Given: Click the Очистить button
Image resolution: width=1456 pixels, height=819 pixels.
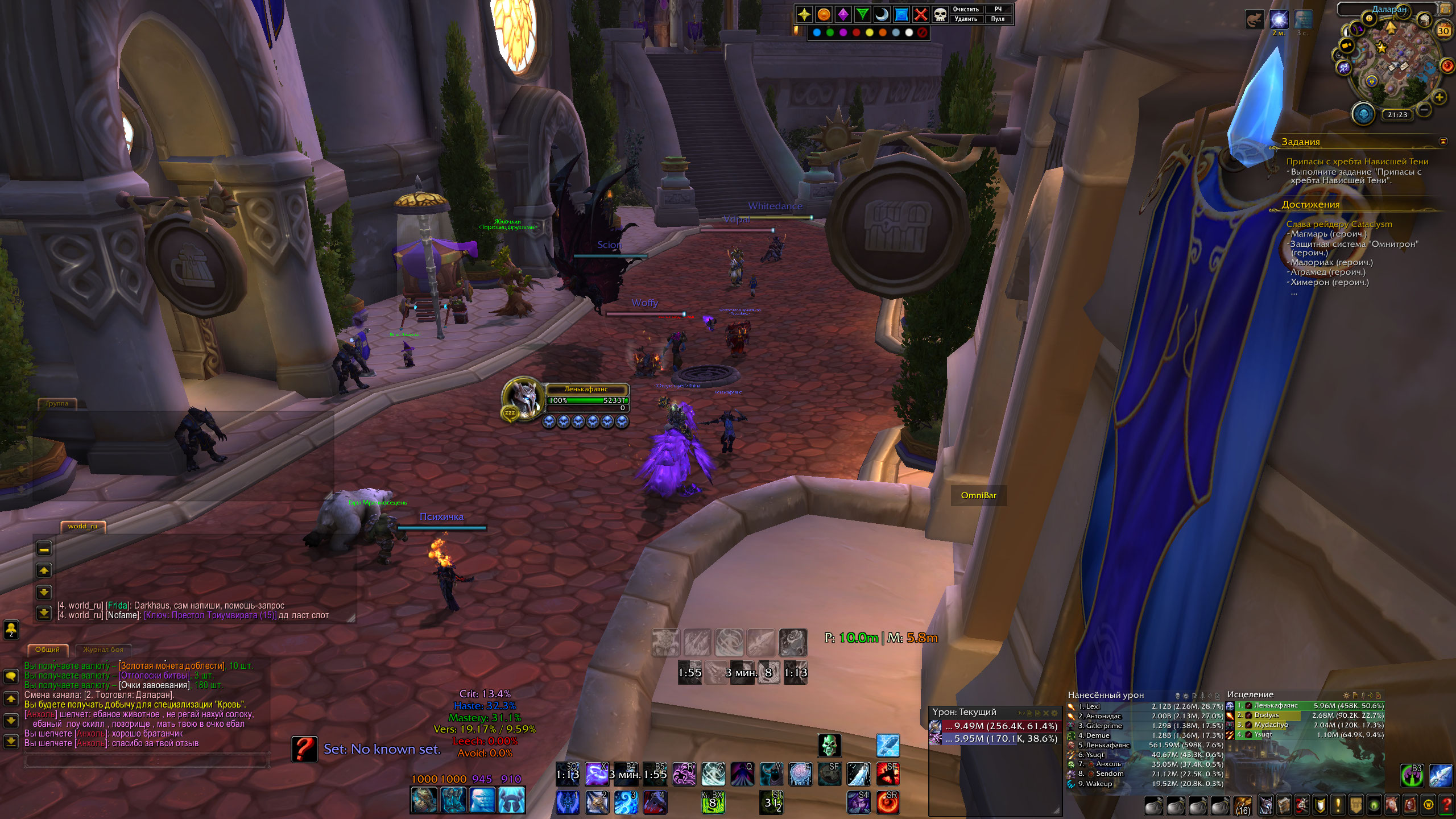Looking at the screenshot, I should 965,9.
